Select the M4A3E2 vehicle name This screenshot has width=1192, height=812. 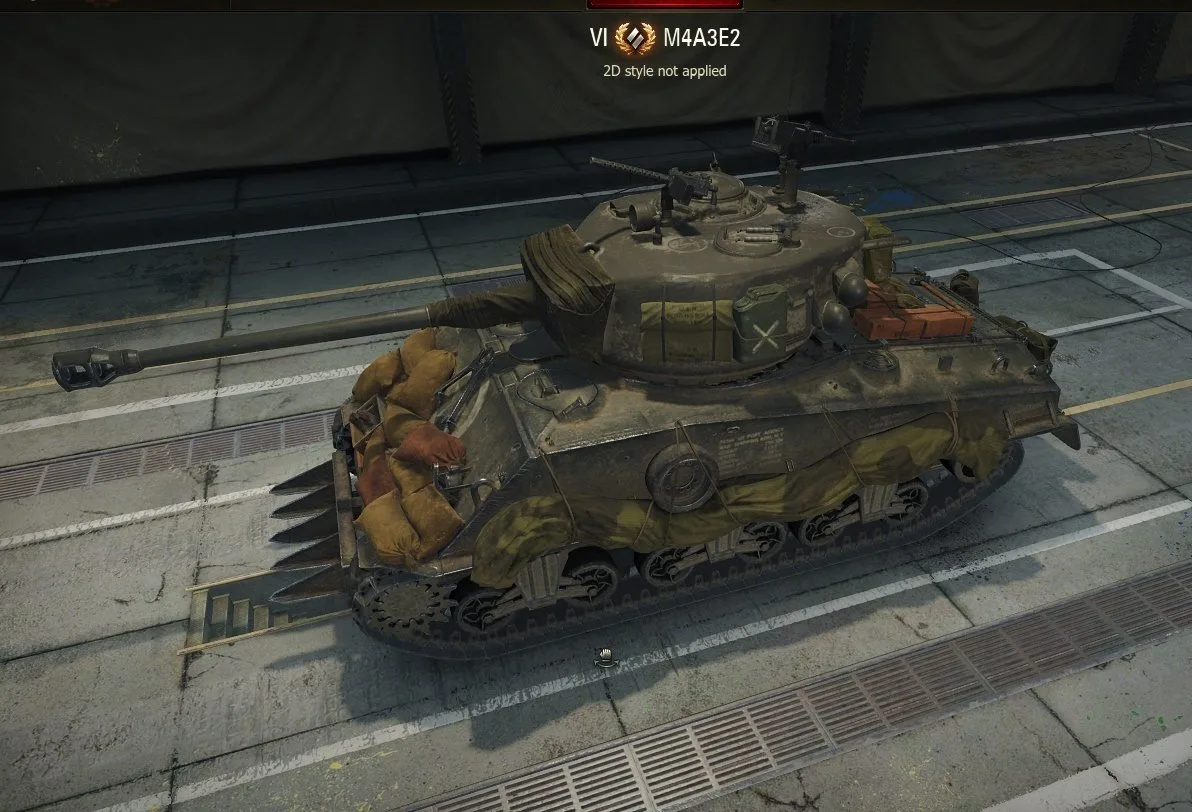[x=702, y=39]
